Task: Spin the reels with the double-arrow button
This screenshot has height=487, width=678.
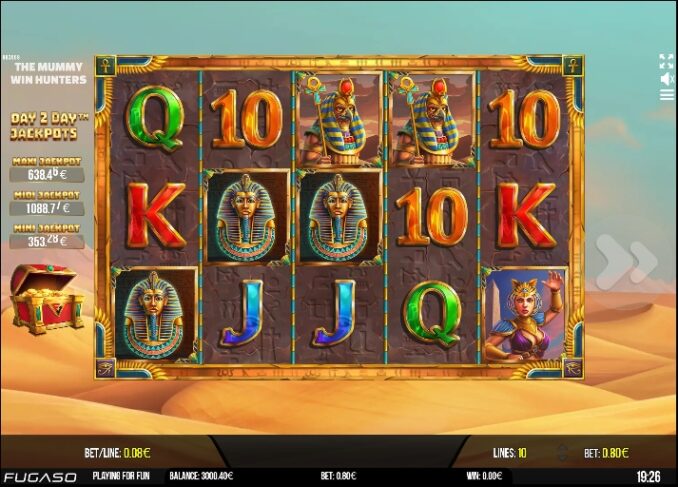Action: (x=627, y=262)
